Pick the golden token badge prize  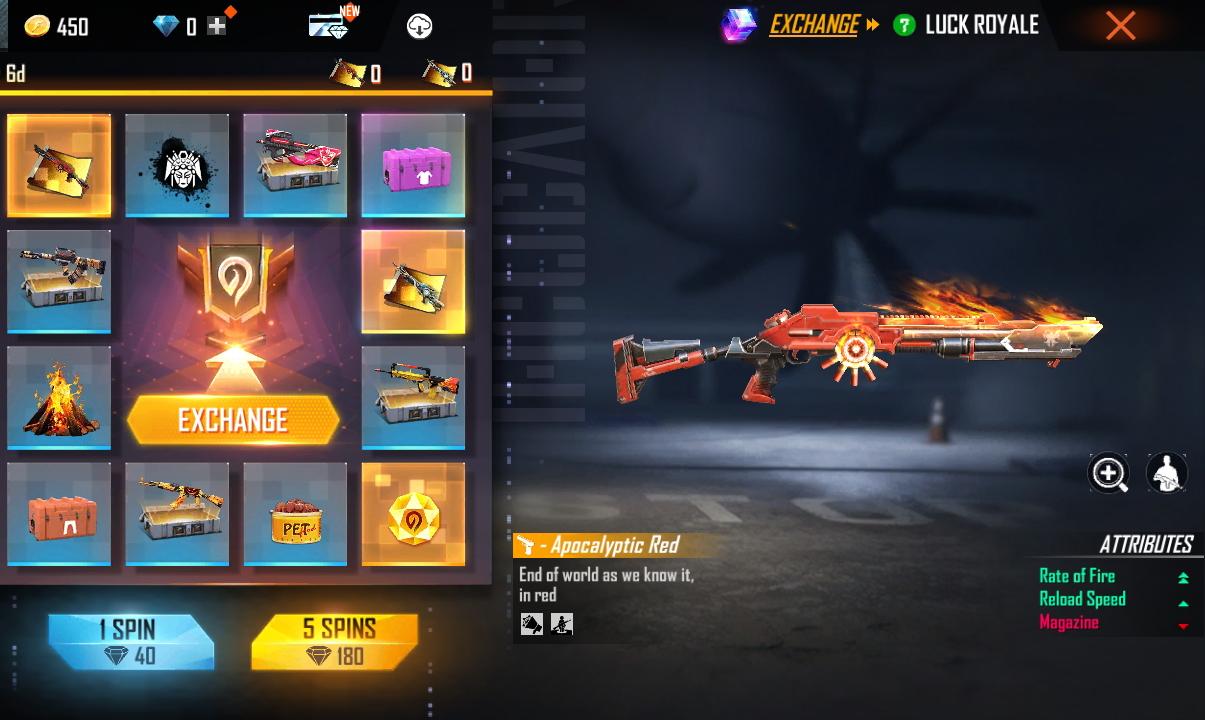[413, 514]
